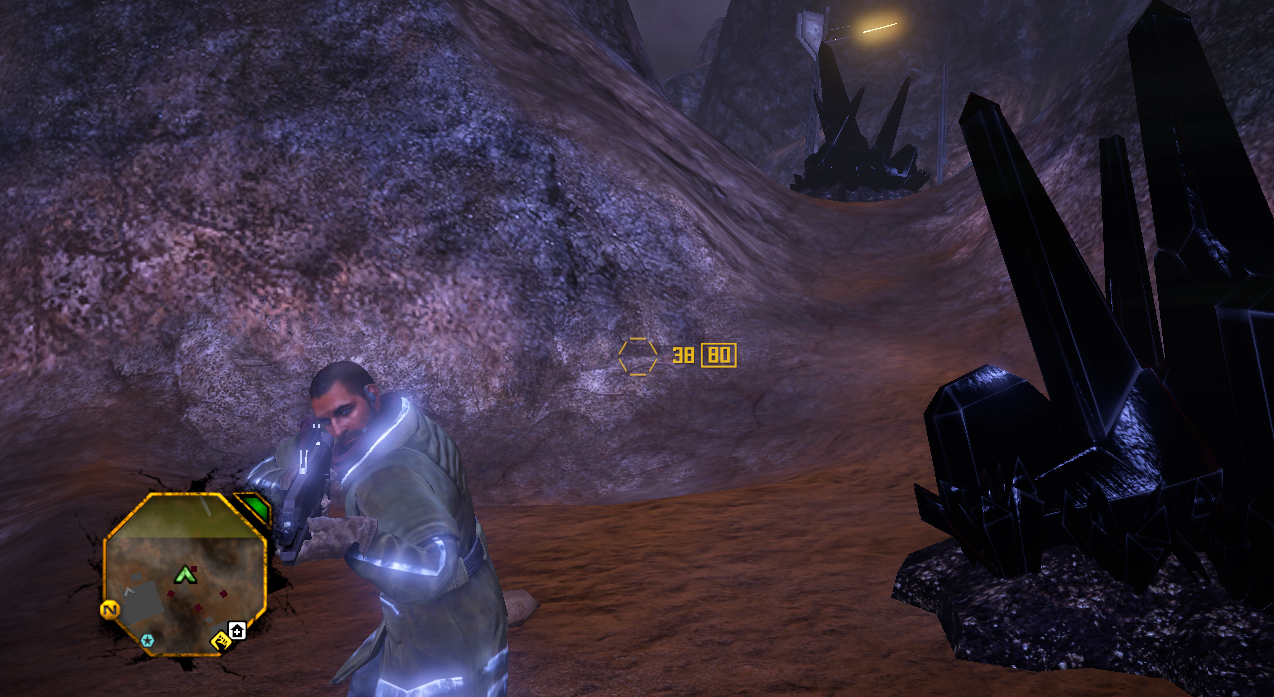Click the green player arrow on minimap
This screenshot has height=697, width=1274.
tap(184, 574)
